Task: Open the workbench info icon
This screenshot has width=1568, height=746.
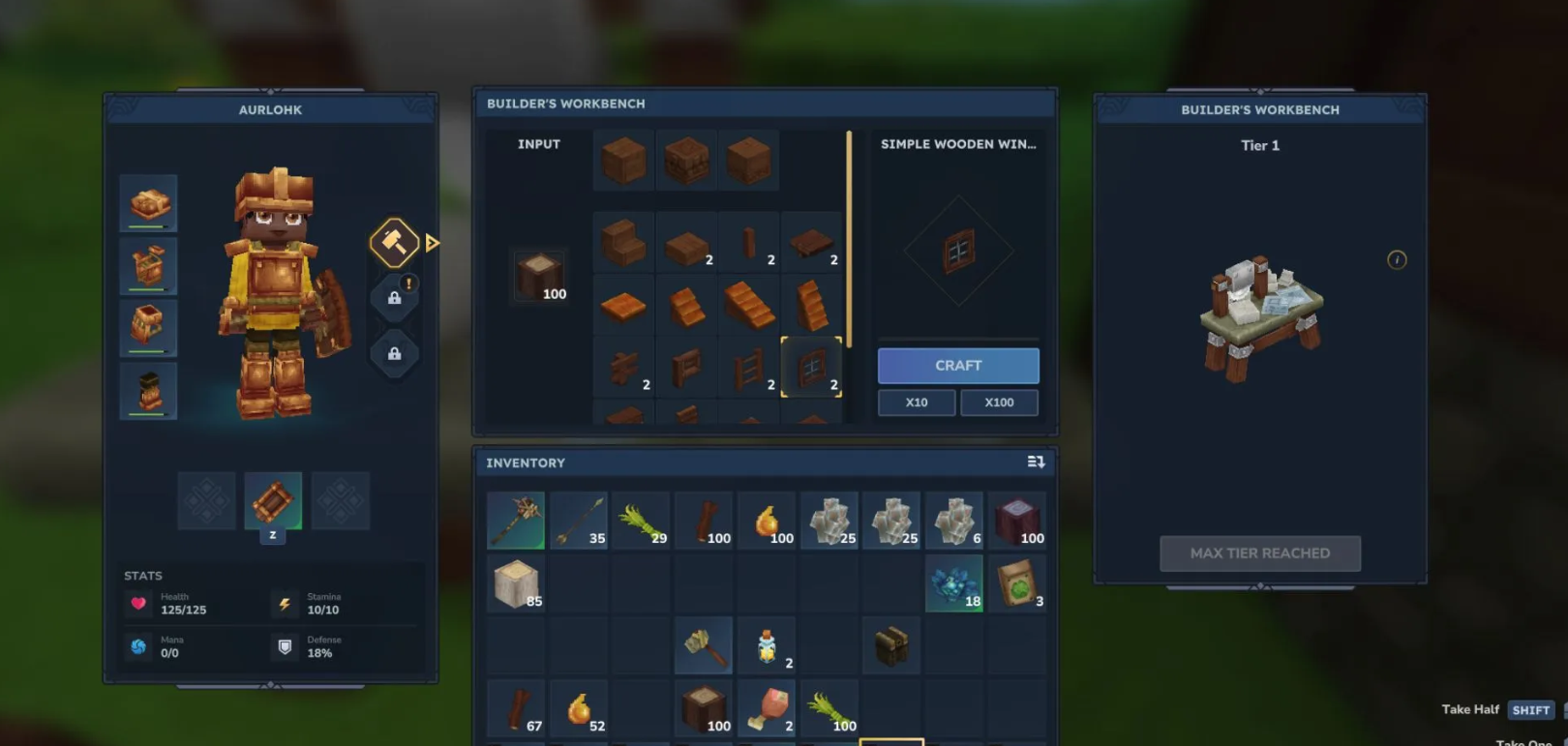Action: (x=1396, y=259)
